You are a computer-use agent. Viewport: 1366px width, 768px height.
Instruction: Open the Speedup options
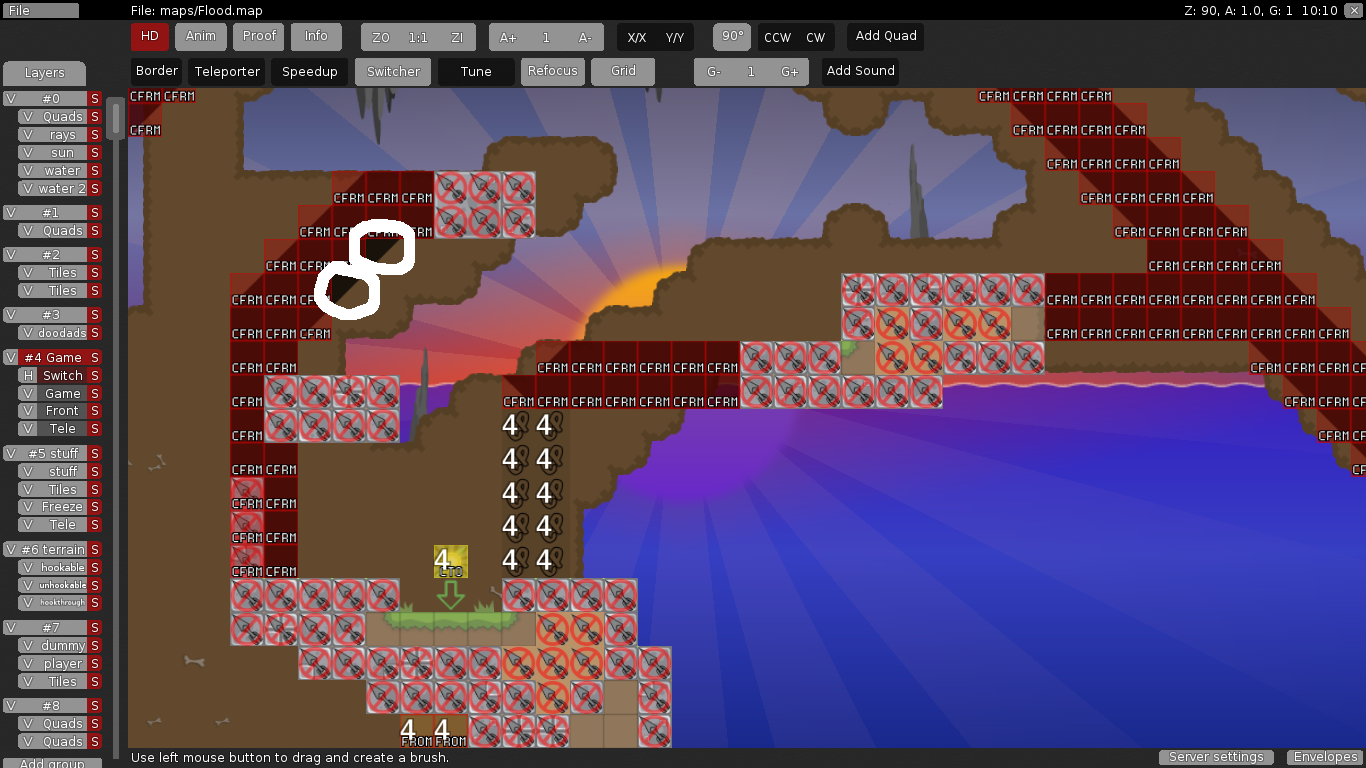[x=310, y=72]
